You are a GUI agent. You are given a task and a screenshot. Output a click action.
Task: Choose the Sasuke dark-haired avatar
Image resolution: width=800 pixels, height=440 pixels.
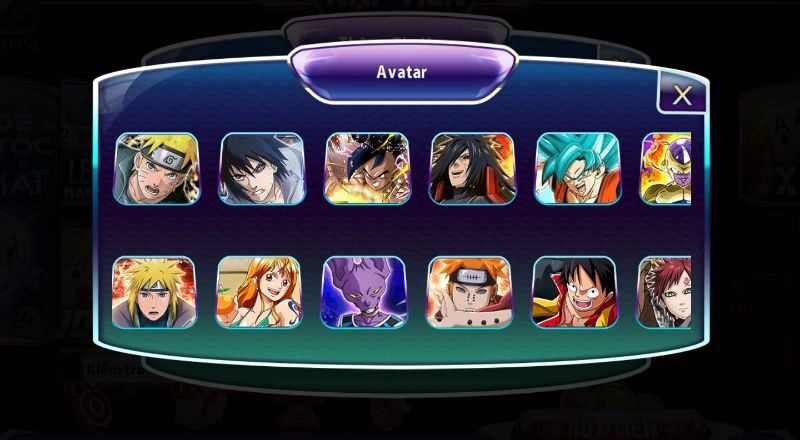pyautogui.click(x=261, y=169)
